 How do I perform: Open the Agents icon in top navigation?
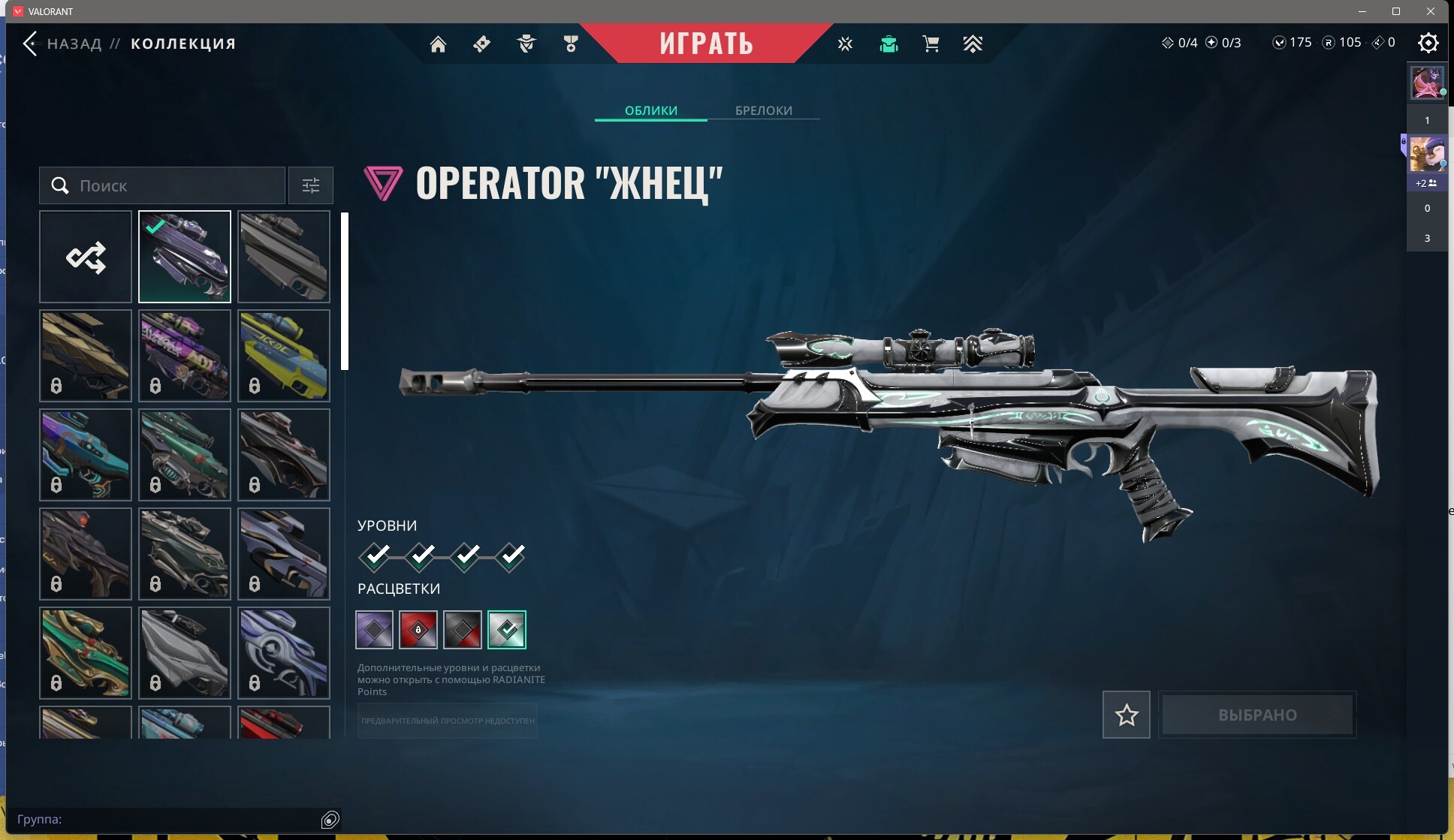point(526,44)
